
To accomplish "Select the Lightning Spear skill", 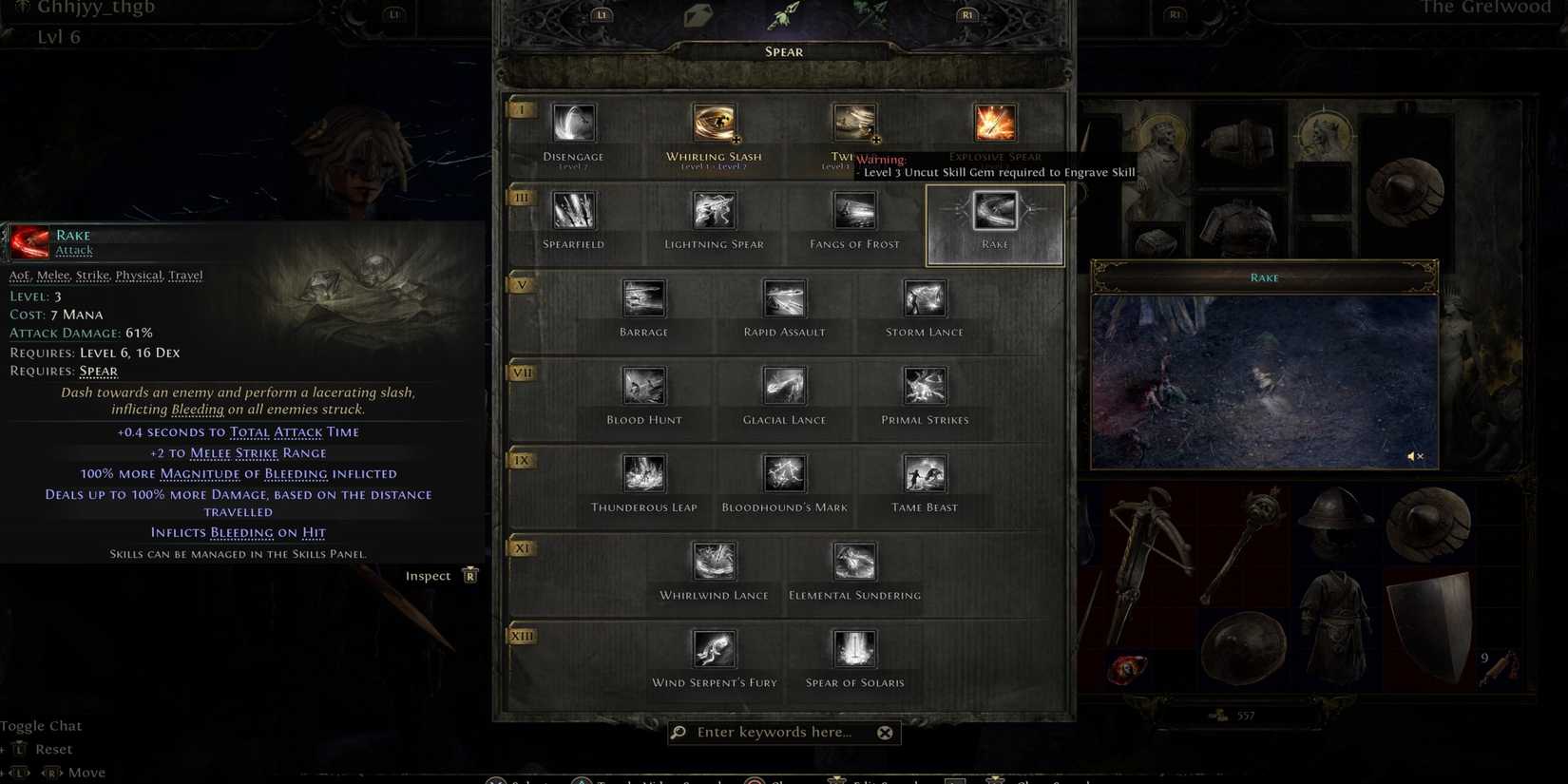I will 714,211.
